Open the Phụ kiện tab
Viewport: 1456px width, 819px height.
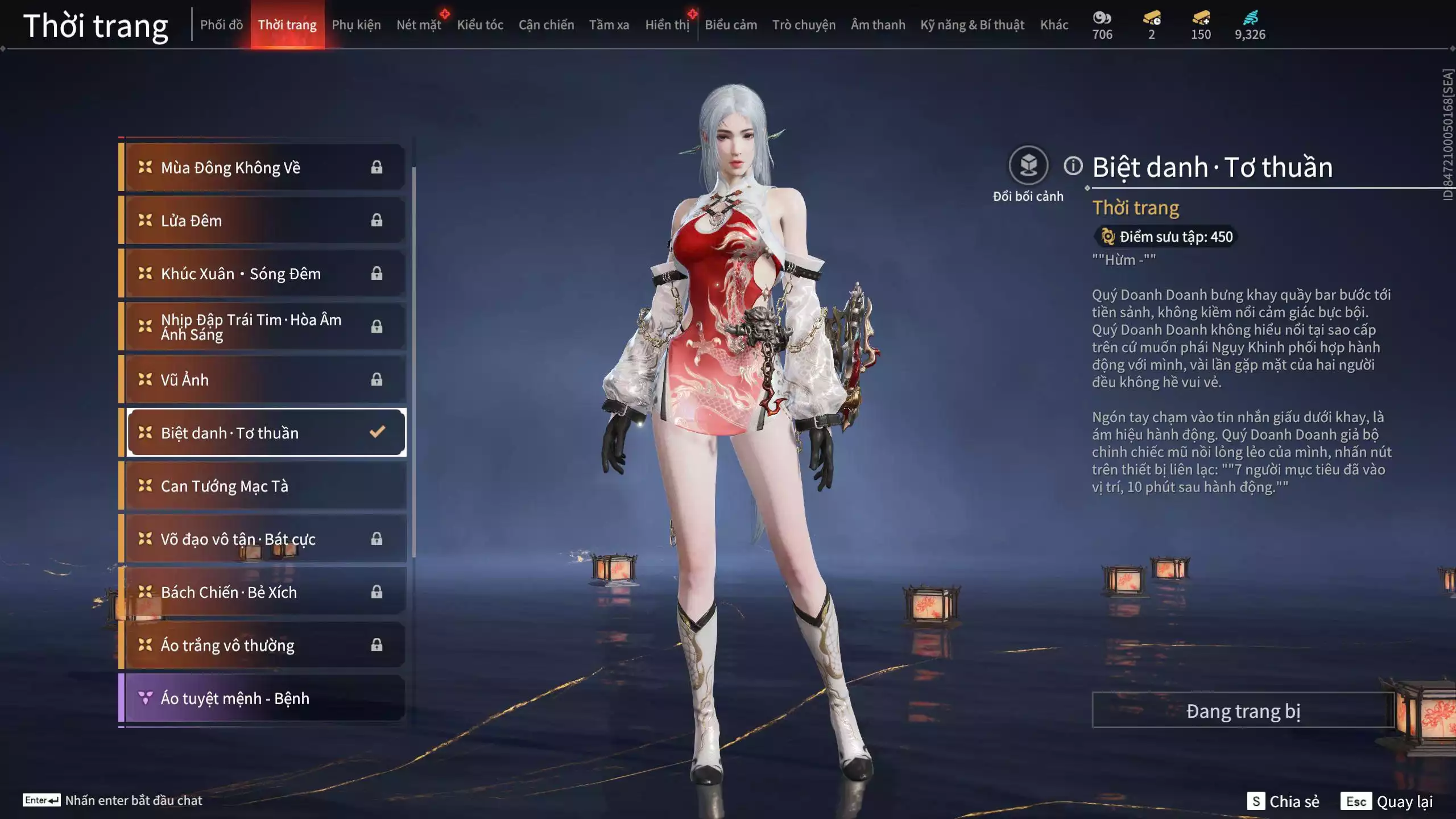356,25
